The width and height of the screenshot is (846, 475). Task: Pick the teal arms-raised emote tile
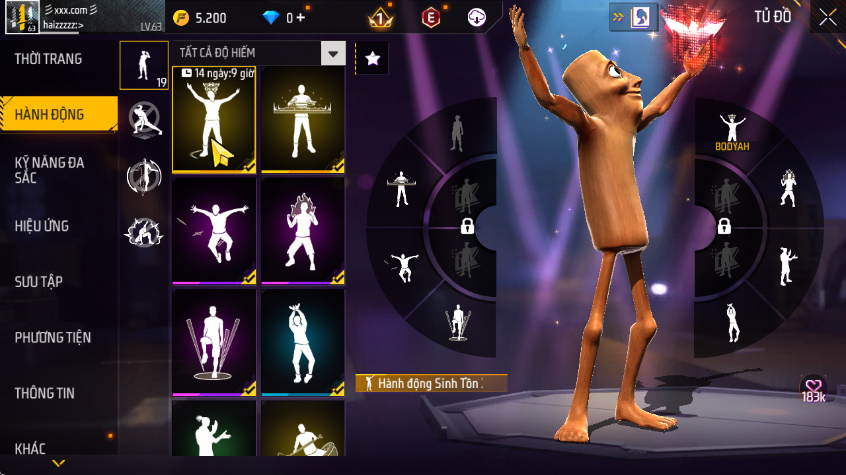[x=302, y=342]
